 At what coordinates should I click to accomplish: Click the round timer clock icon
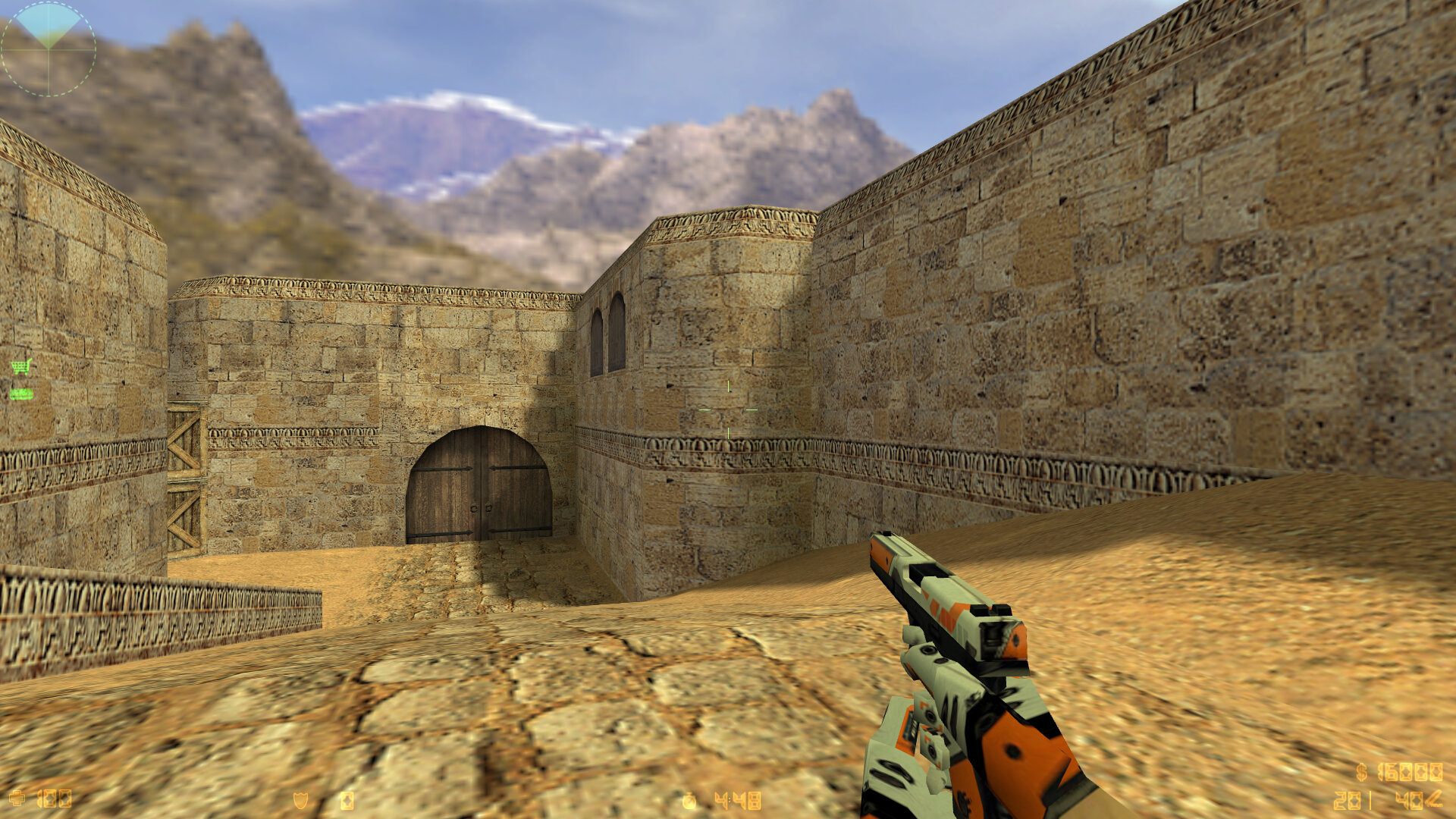coord(689,801)
